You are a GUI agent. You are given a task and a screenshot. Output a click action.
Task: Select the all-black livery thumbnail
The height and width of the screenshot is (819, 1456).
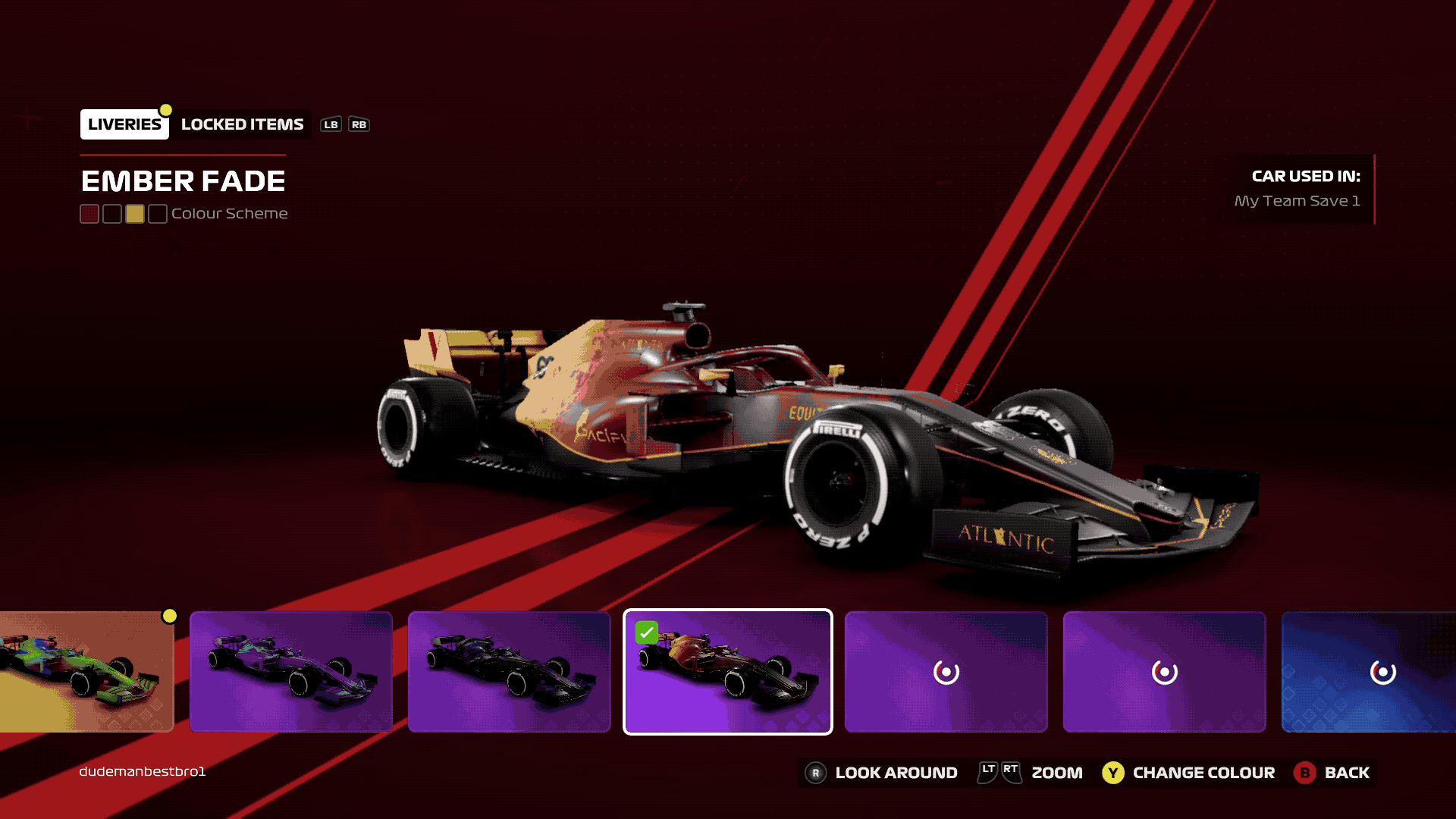coord(510,672)
